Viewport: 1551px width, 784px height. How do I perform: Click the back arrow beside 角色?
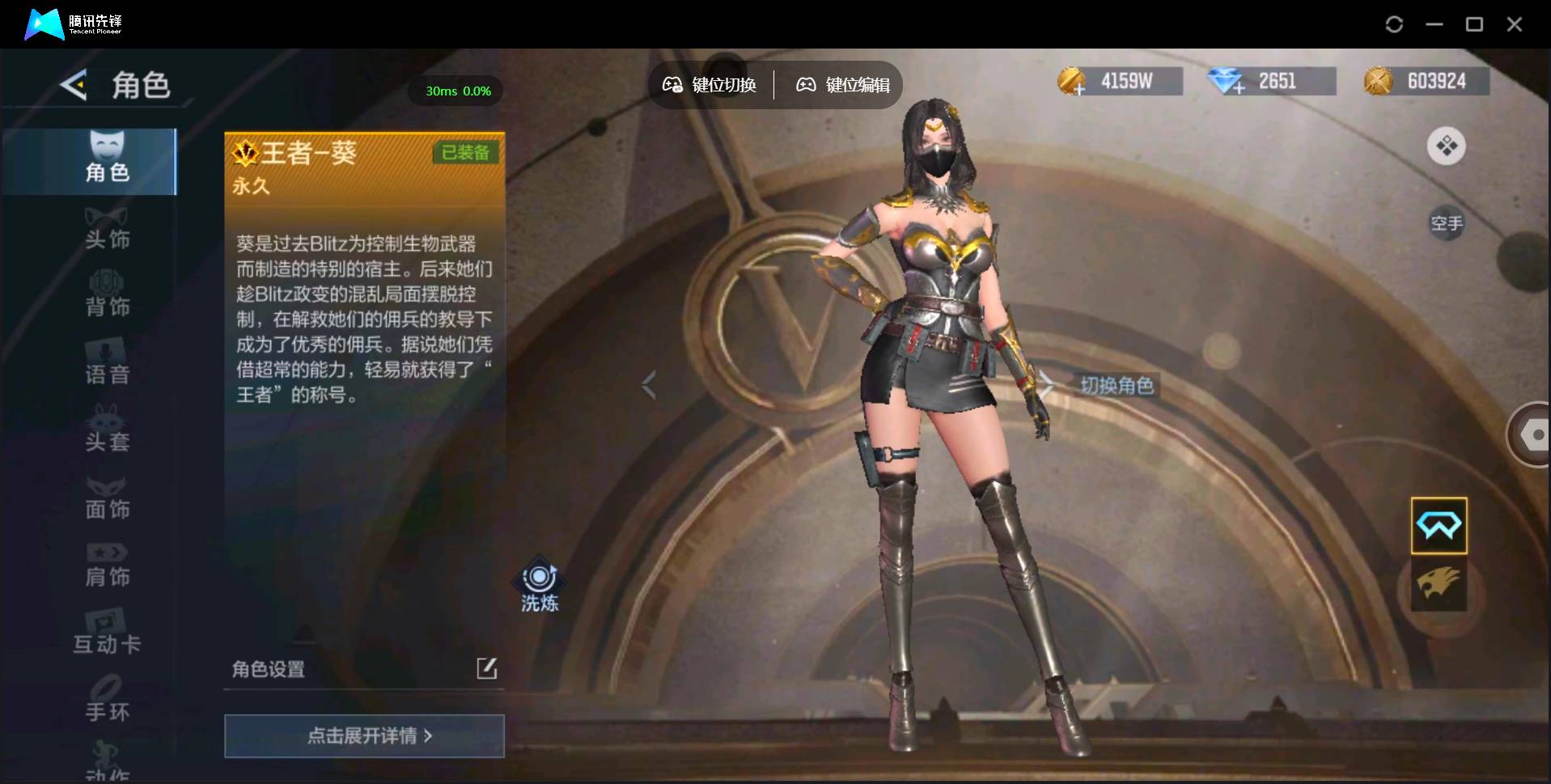pos(73,85)
